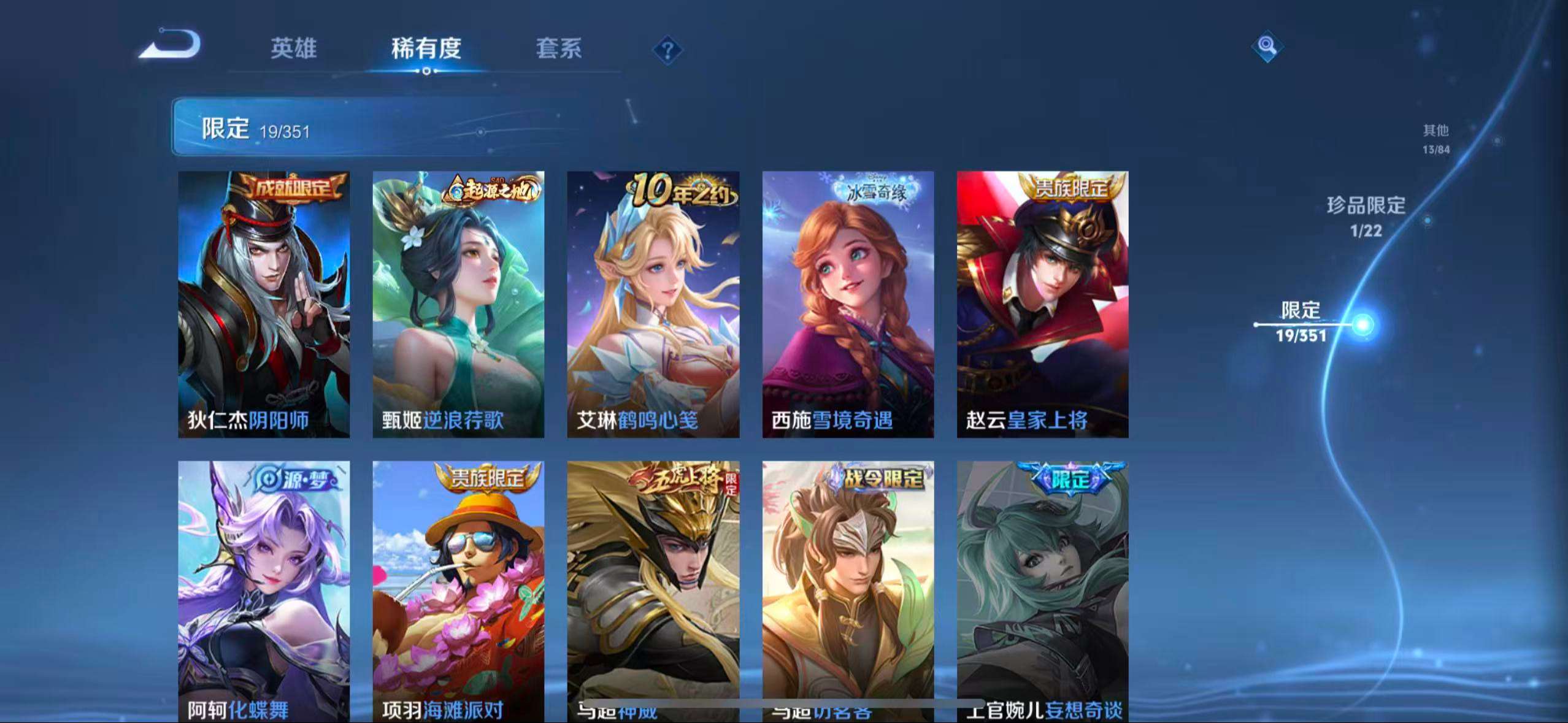
Task: Switch to the 套系 tab
Action: tap(559, 49)
